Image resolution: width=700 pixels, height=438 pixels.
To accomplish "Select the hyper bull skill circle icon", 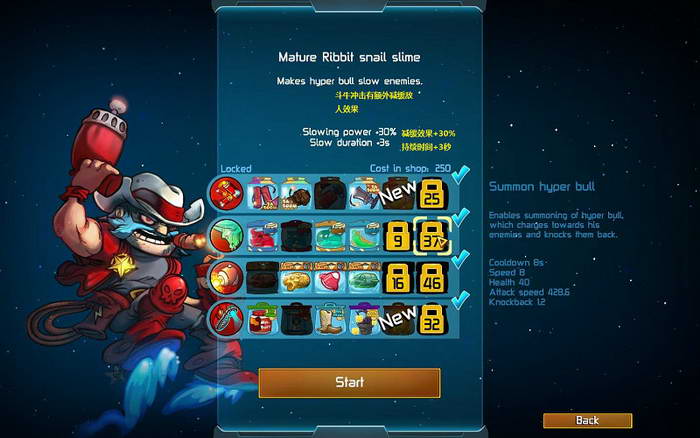I will click(x=224, y=235).
